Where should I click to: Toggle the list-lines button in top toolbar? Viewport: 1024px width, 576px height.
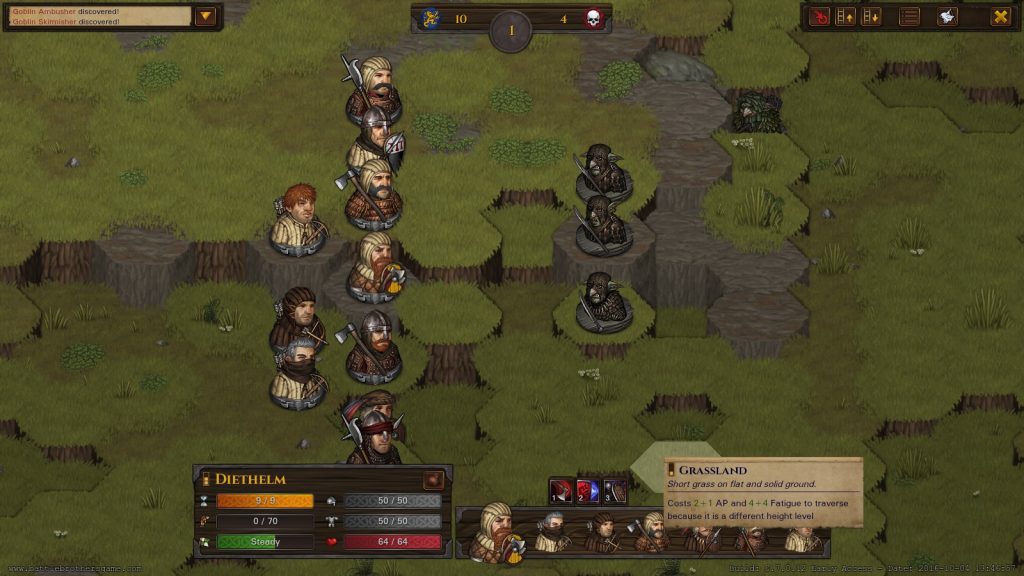(x=910, y=16)
